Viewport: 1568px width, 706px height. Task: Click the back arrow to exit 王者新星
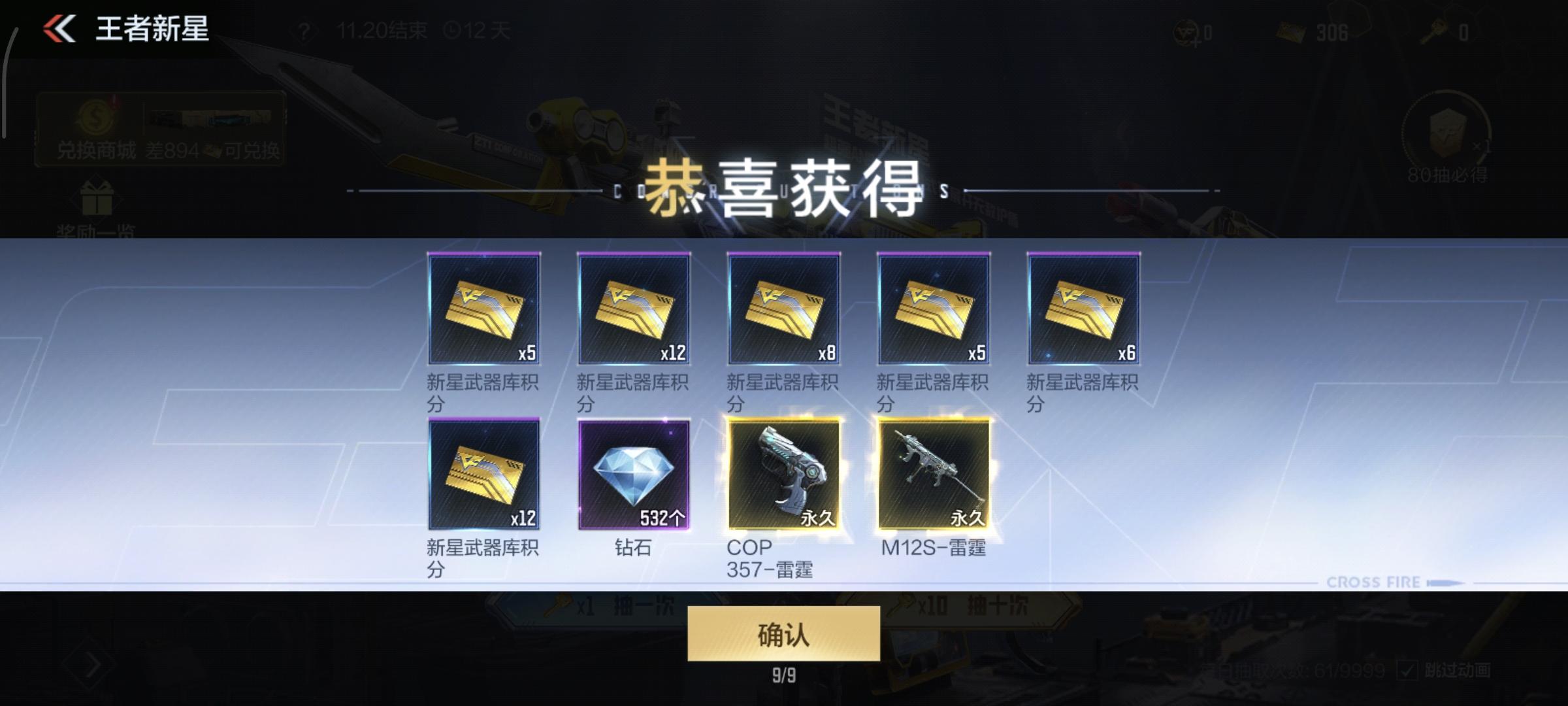tap(57, 29)
